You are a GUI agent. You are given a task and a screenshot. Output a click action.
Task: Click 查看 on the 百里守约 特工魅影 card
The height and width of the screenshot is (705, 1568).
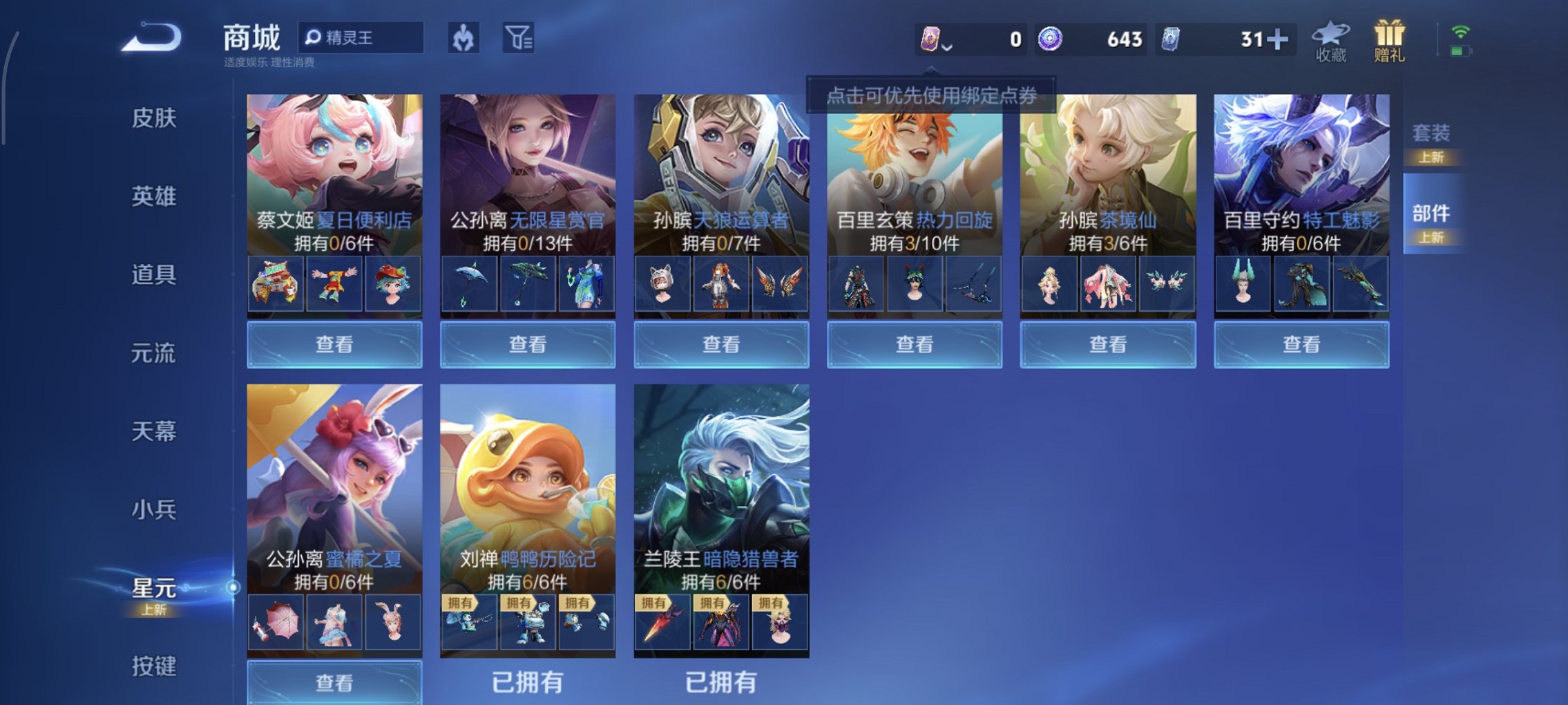pyautogui.click(x=1301, y=344)
